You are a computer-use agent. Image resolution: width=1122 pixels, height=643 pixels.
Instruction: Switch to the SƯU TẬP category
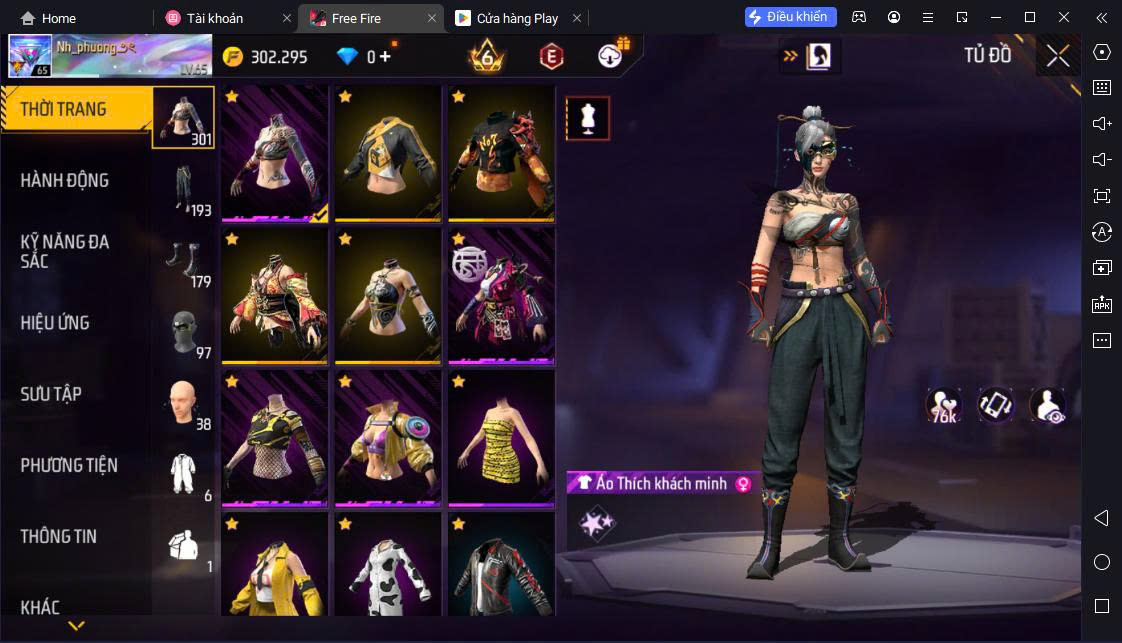(80, 394)
